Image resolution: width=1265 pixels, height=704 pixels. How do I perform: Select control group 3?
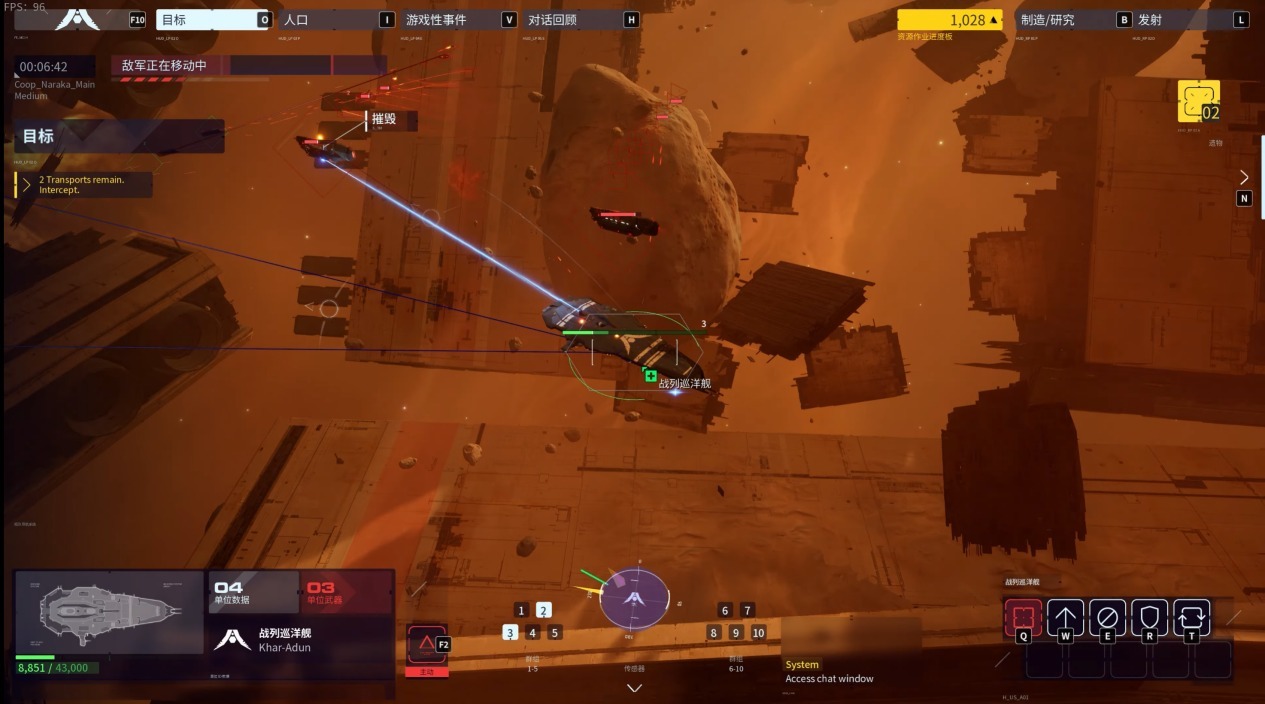tap(510, 632)
